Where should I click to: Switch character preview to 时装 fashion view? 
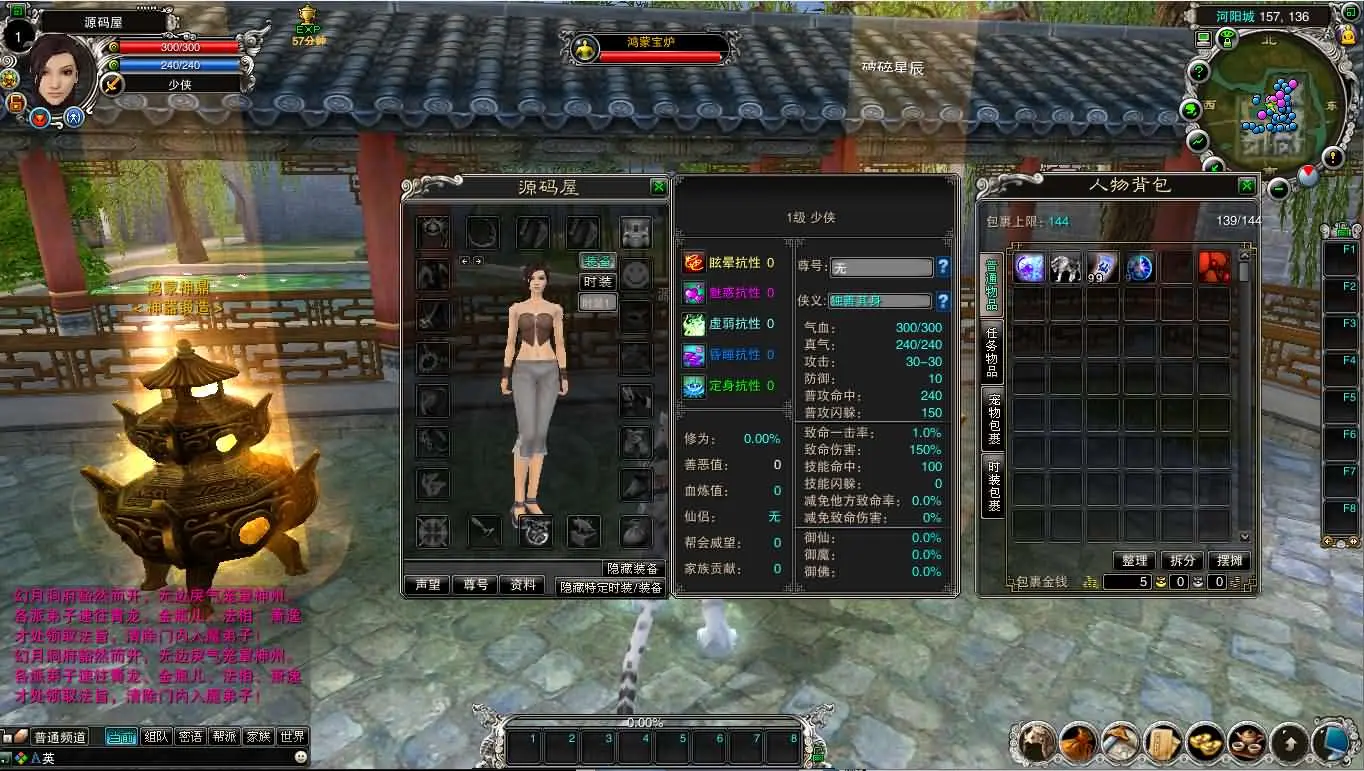pyautogui.click(x=596, y=281)
